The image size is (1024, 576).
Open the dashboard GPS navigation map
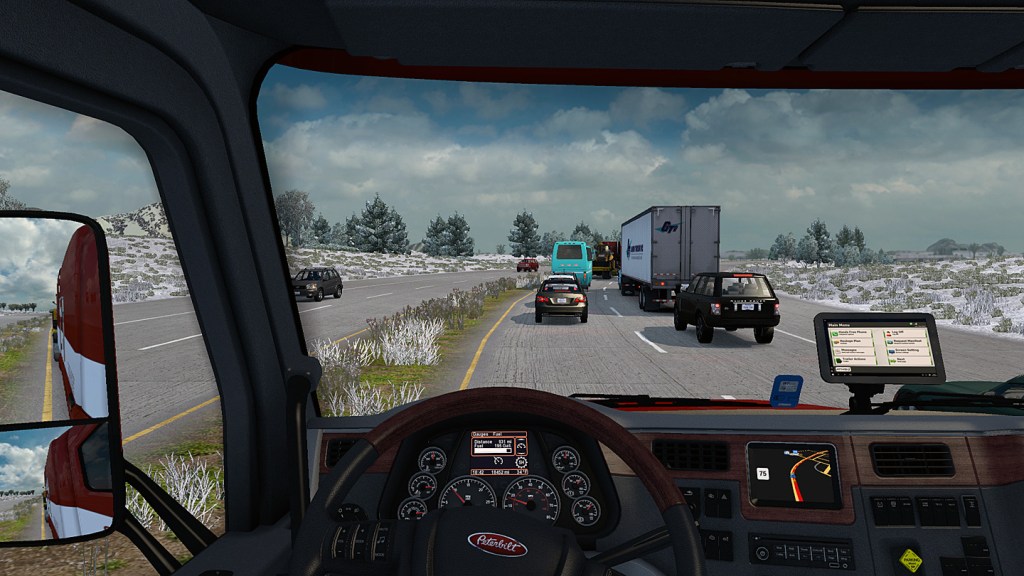point(793,473)
